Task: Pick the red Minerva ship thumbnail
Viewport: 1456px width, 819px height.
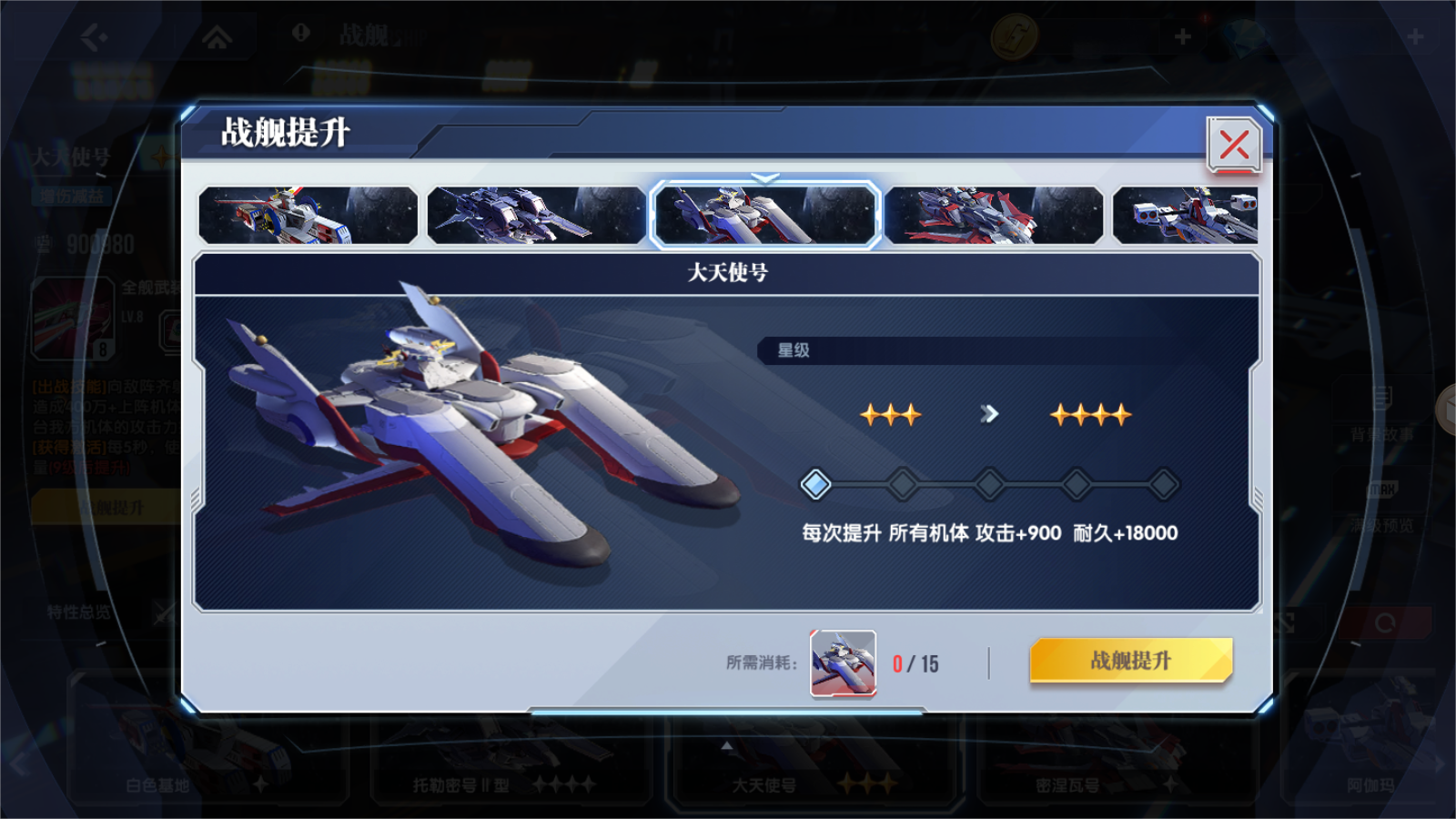Action: click(994, 215)
